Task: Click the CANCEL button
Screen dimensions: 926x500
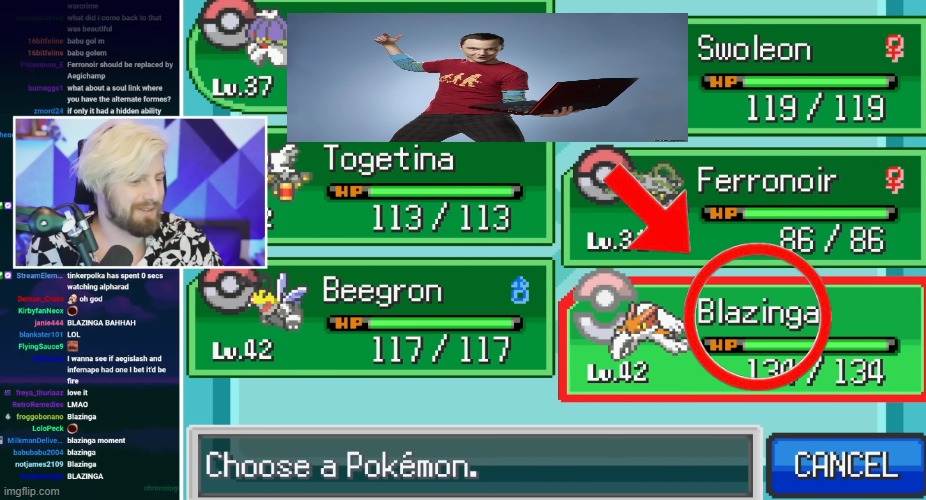Action: (846, 465)
